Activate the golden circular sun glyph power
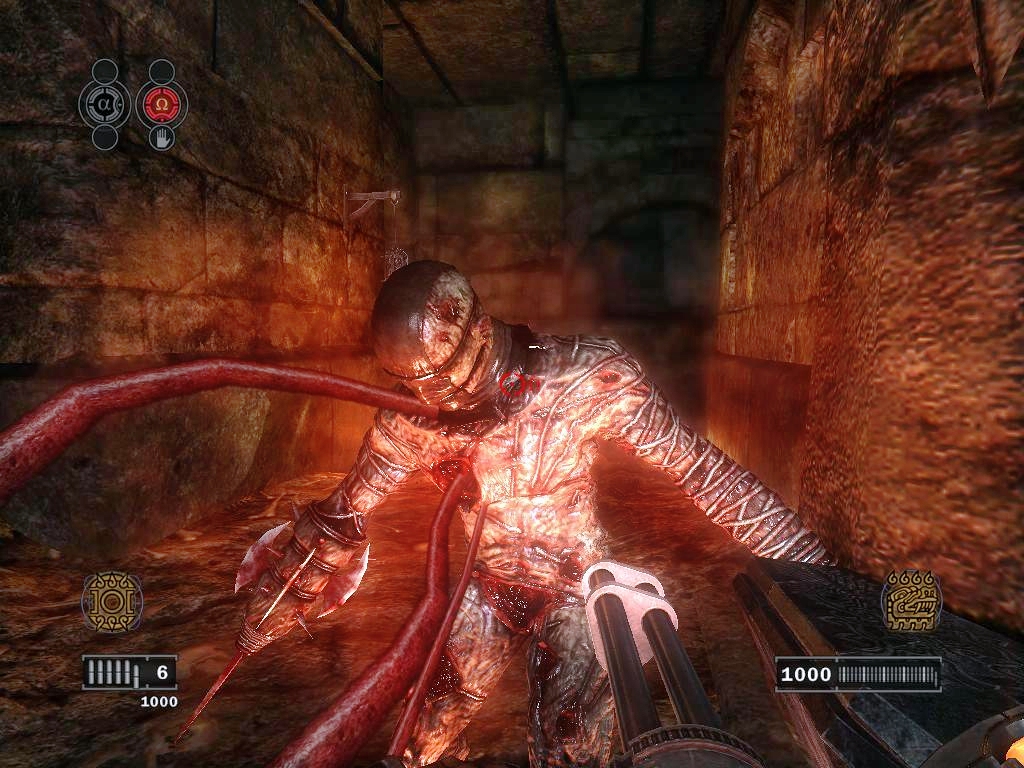 [x=112, y=602]
